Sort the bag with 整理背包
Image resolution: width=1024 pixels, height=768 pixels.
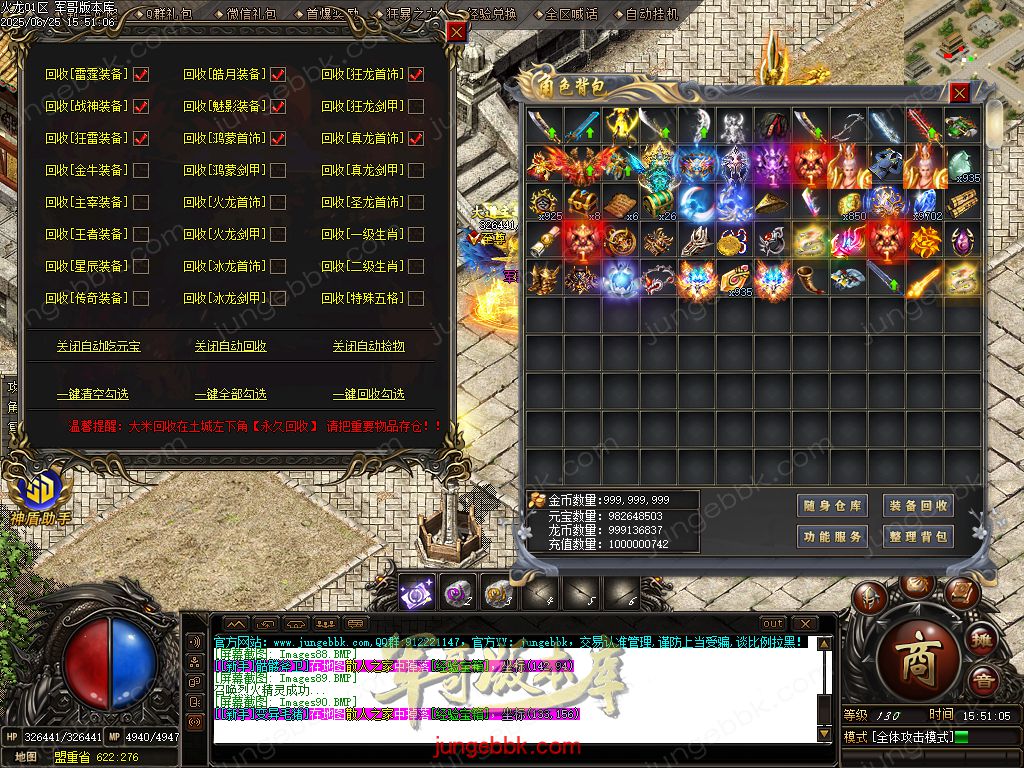pos(918,537)
